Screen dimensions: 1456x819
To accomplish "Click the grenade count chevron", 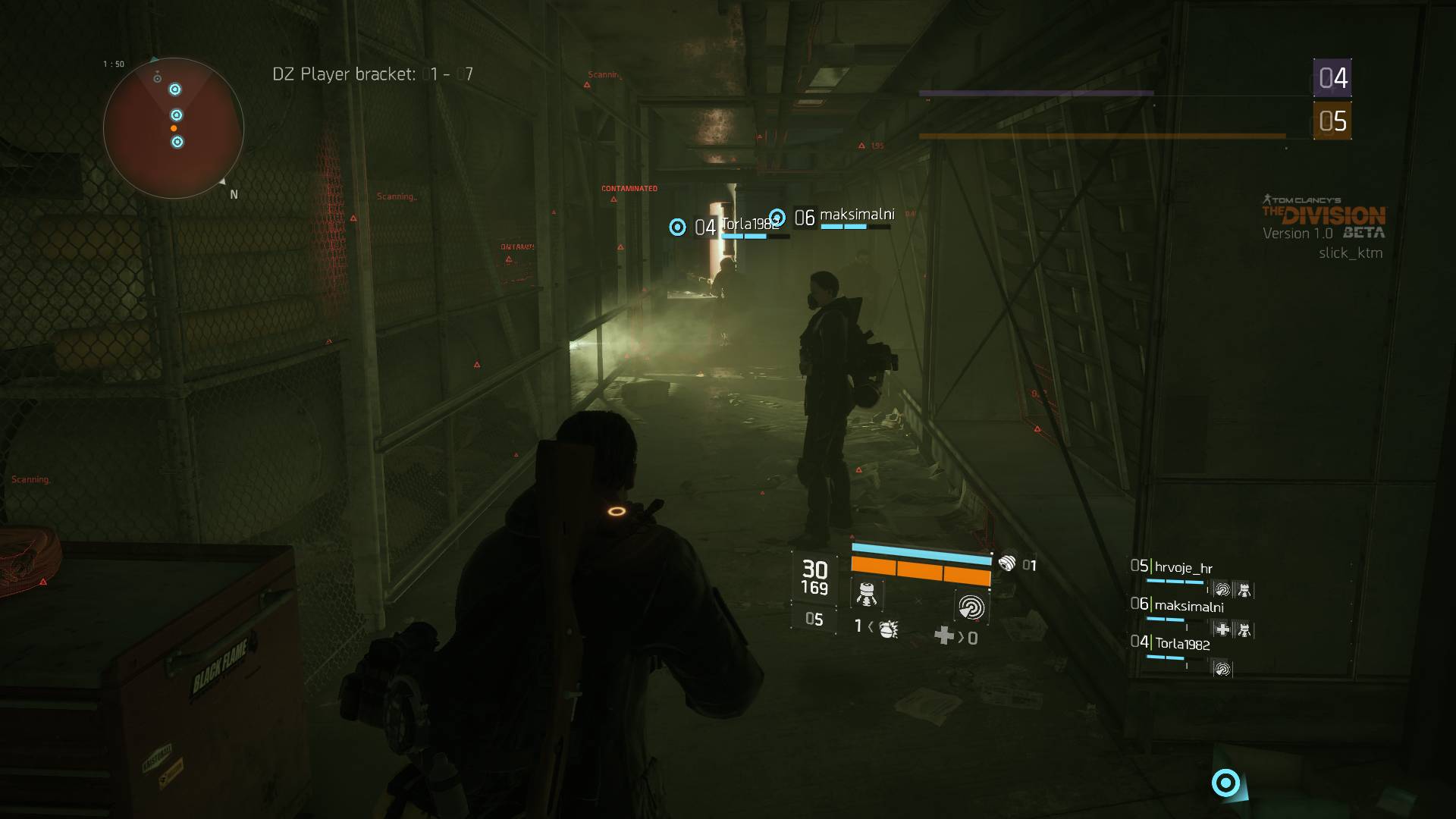I will pyautogui.click(x=871, y=627).
